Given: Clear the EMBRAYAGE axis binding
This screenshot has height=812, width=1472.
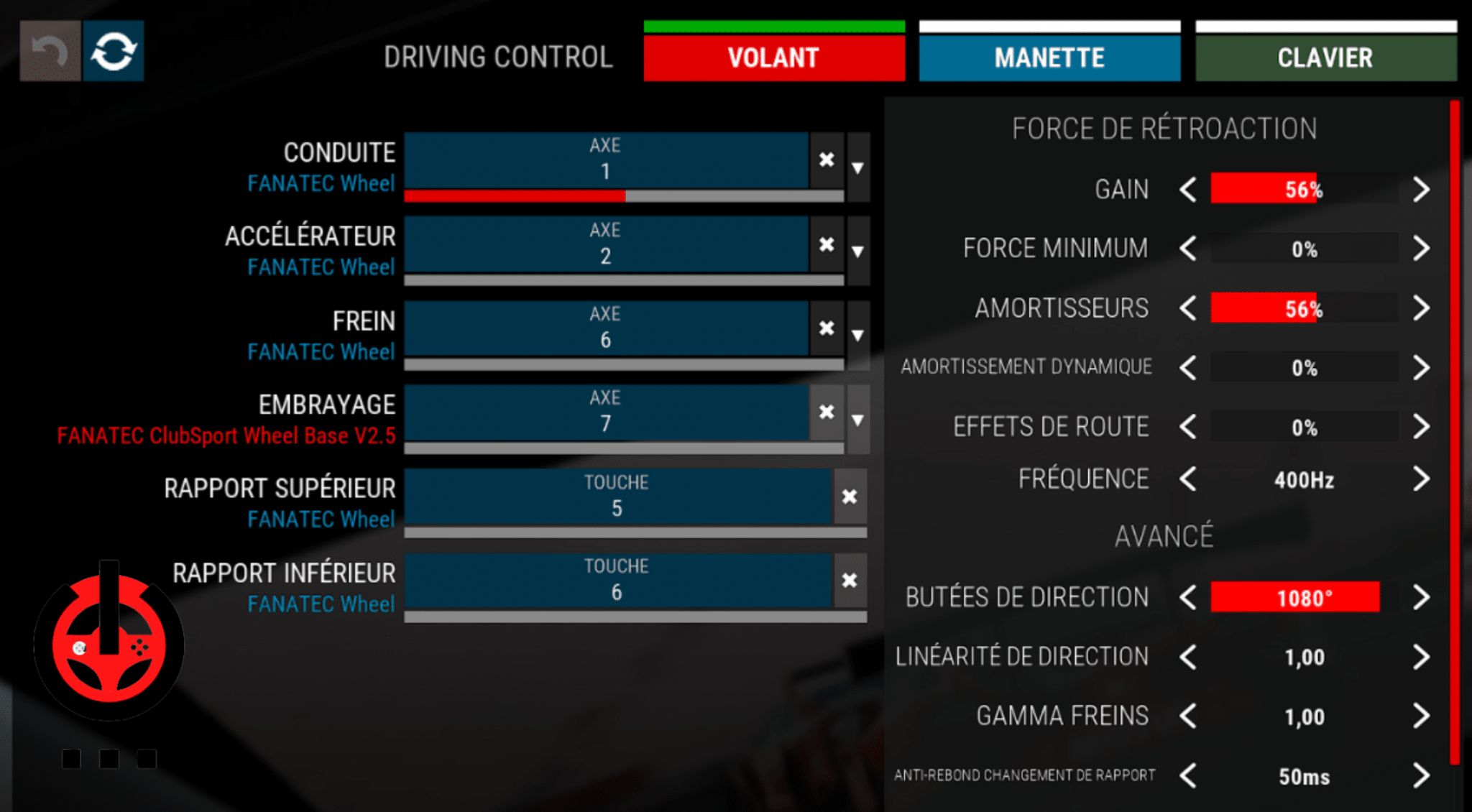Looking at the screenshot, I should [x=827, y=412].
